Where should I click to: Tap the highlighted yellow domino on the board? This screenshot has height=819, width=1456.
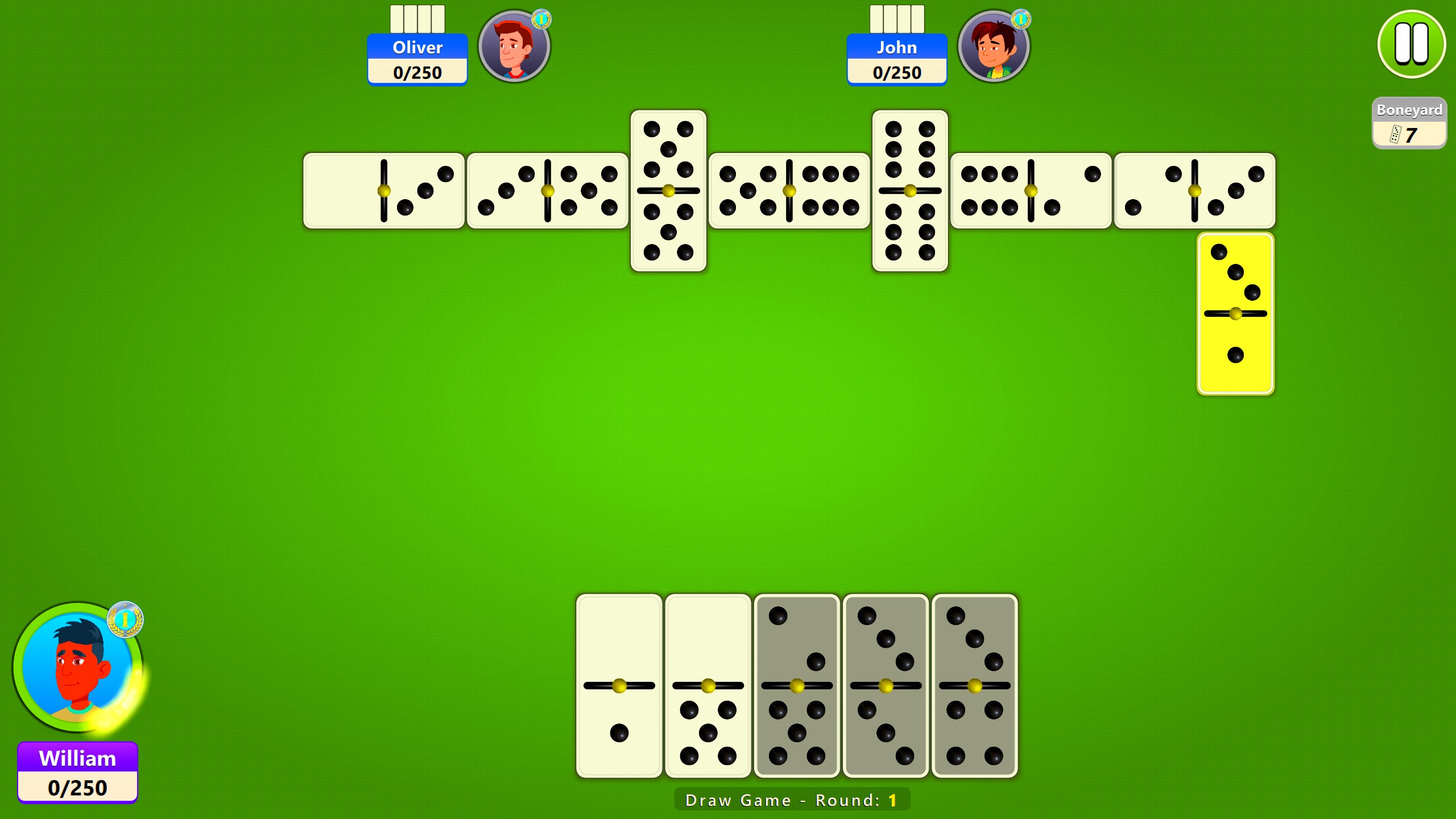click(x=1235, y=312)
